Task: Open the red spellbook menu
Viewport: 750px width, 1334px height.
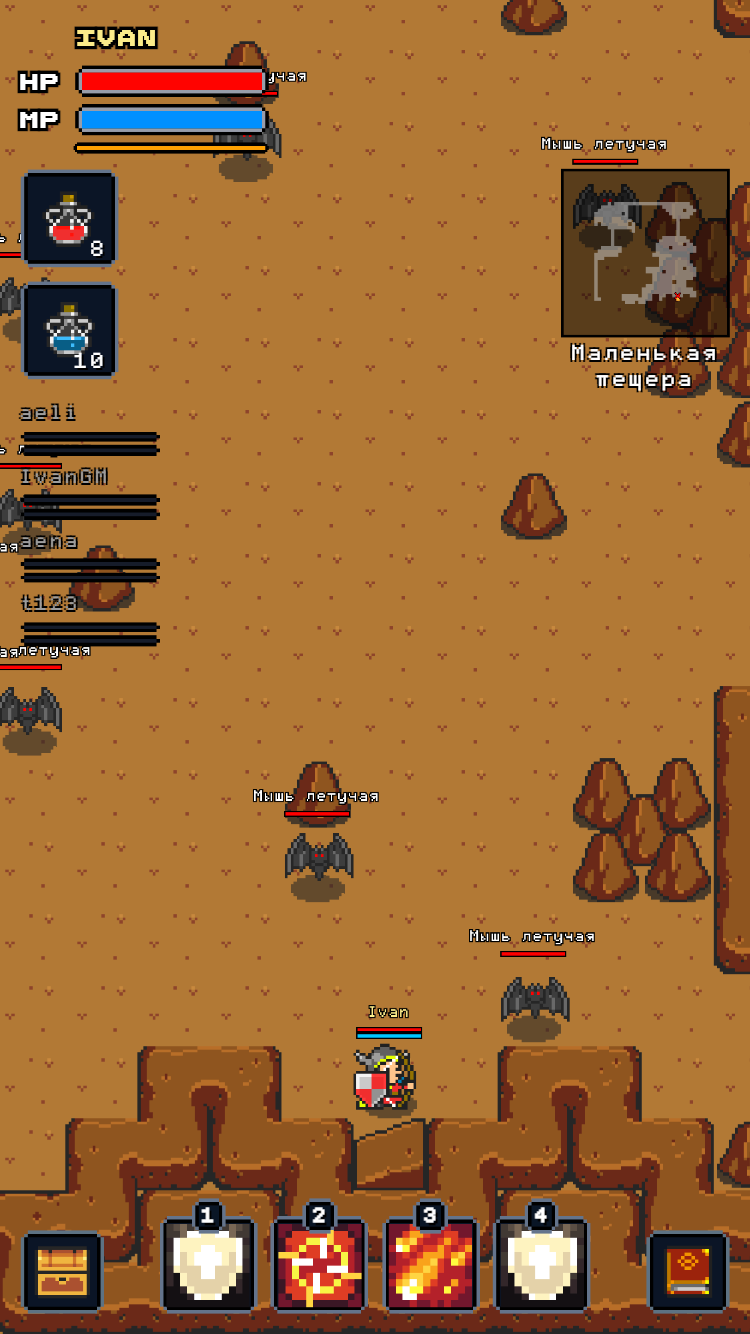Action: coord(688,1271)
